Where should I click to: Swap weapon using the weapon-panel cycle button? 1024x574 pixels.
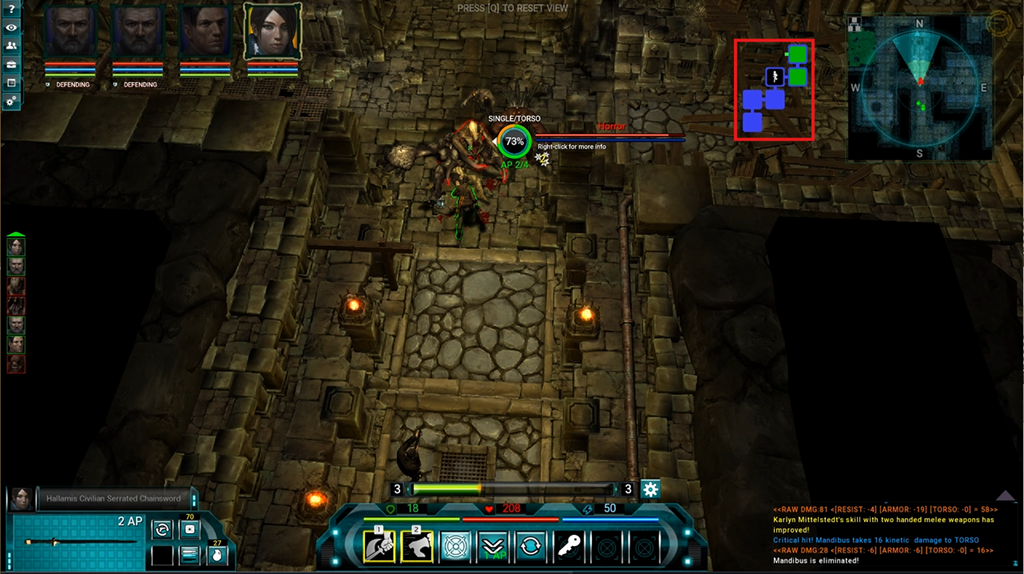pos(162,530)
